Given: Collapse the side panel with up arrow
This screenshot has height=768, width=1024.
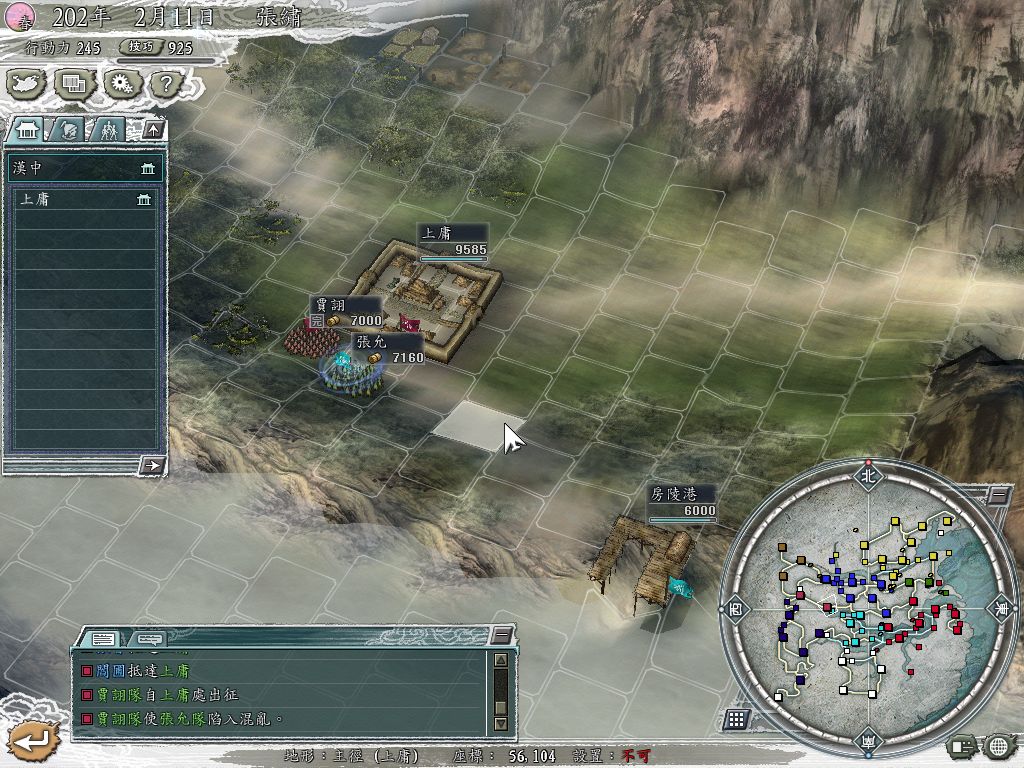Looking at the screenshot, I should pyautogui.click(x=152, y=128).
